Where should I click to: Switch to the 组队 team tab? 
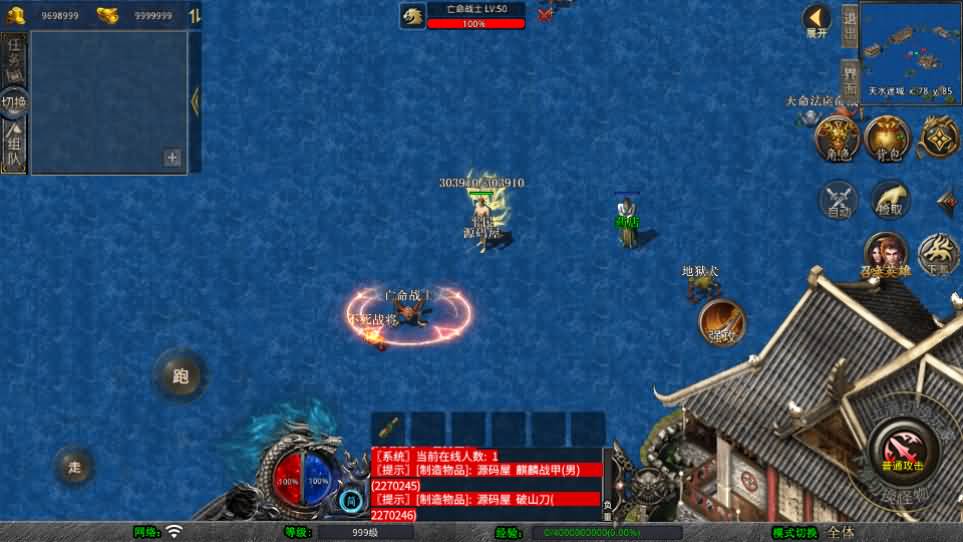click(14, 147)
